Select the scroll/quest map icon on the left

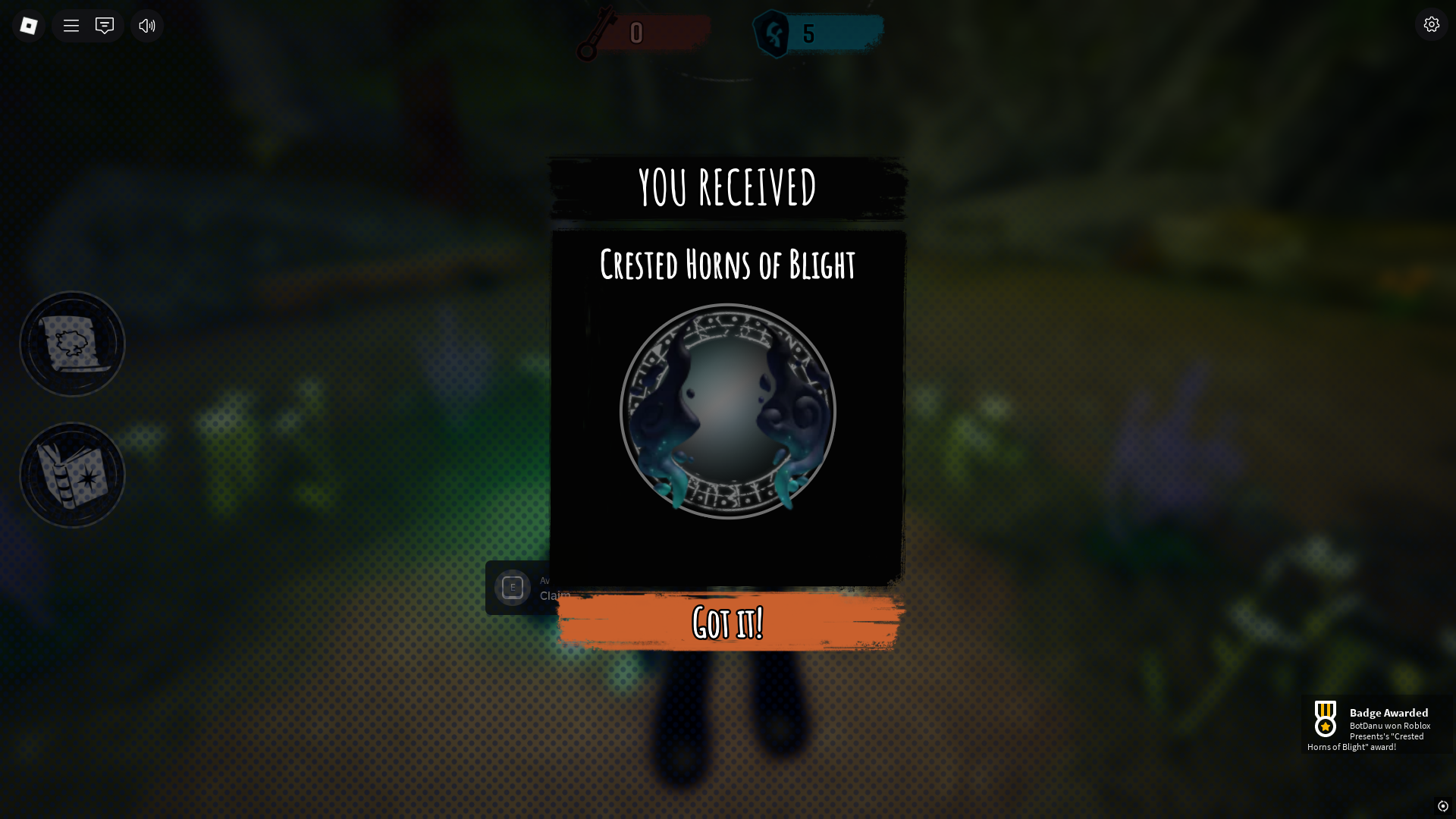71,343
